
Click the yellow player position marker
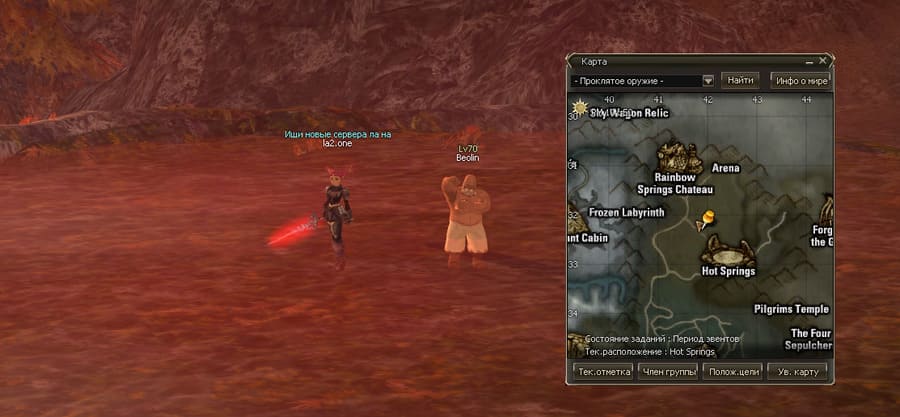pos(709,216)
